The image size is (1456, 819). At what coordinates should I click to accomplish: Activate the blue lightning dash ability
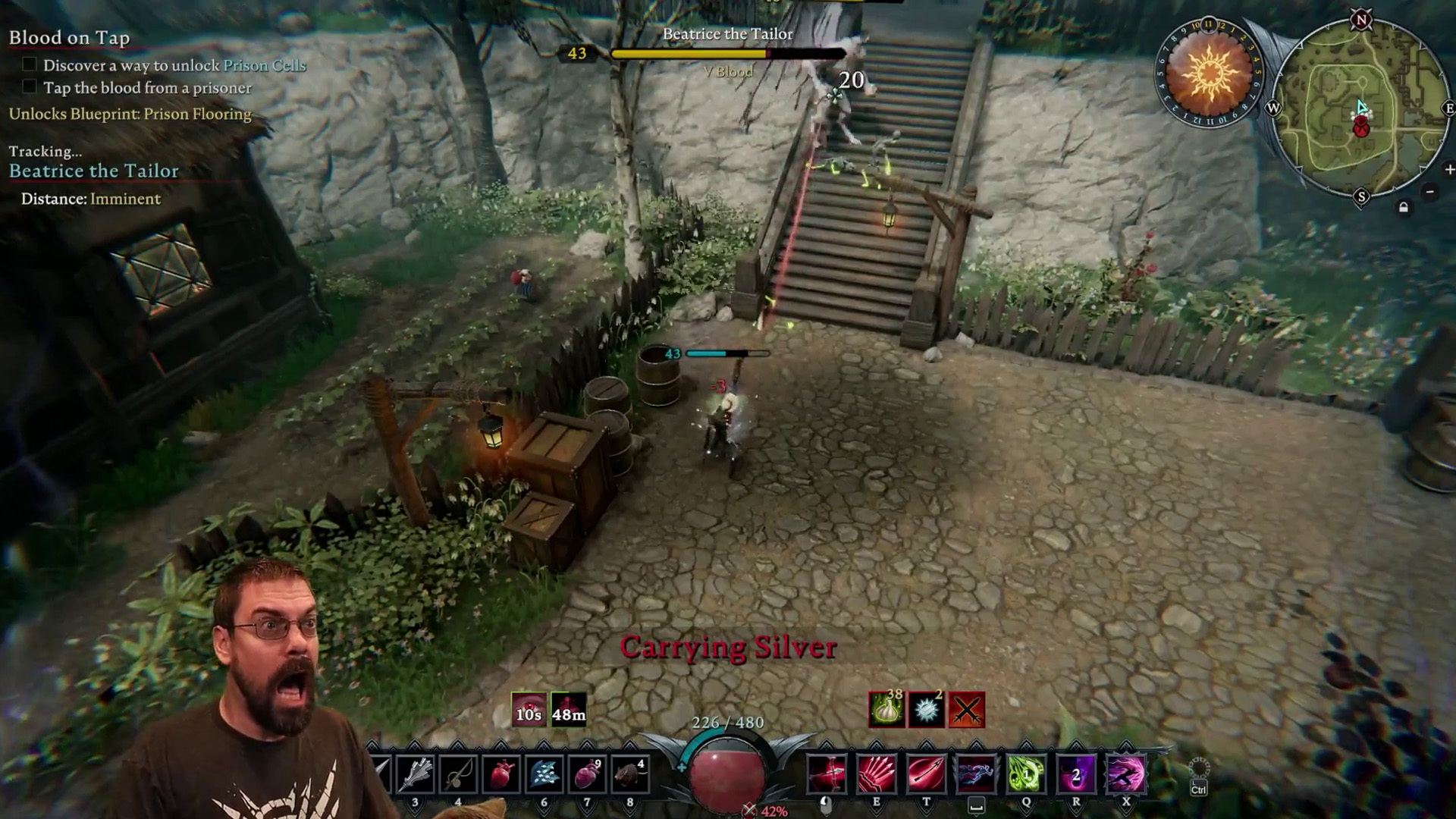tap(976, 774)
